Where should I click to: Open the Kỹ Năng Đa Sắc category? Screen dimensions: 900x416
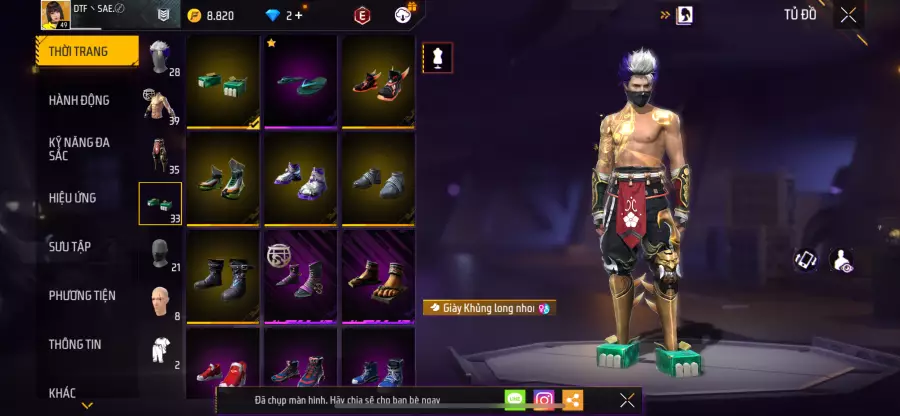tap(80, 148)
